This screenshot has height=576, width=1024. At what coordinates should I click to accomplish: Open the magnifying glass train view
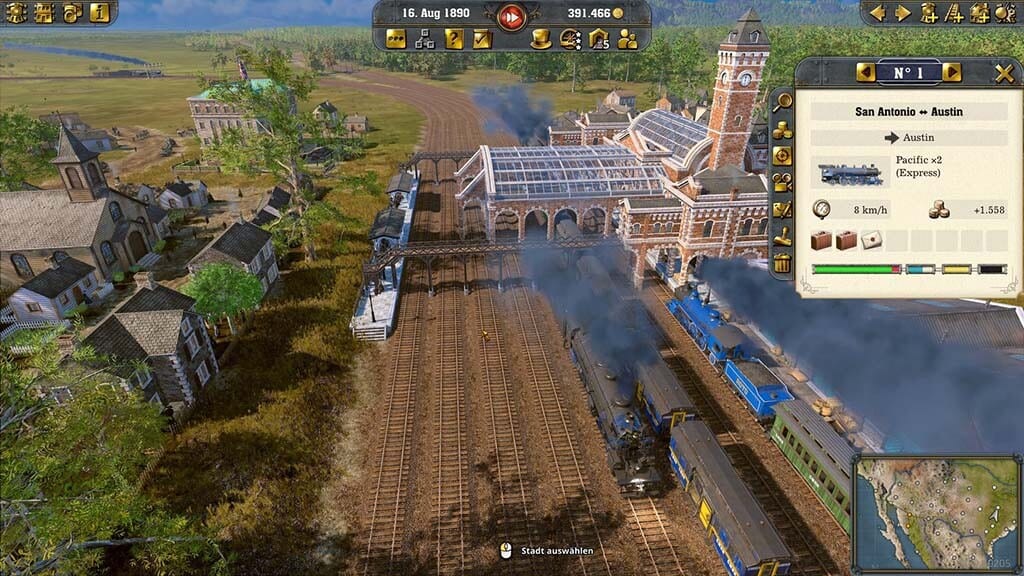point(782,101)
